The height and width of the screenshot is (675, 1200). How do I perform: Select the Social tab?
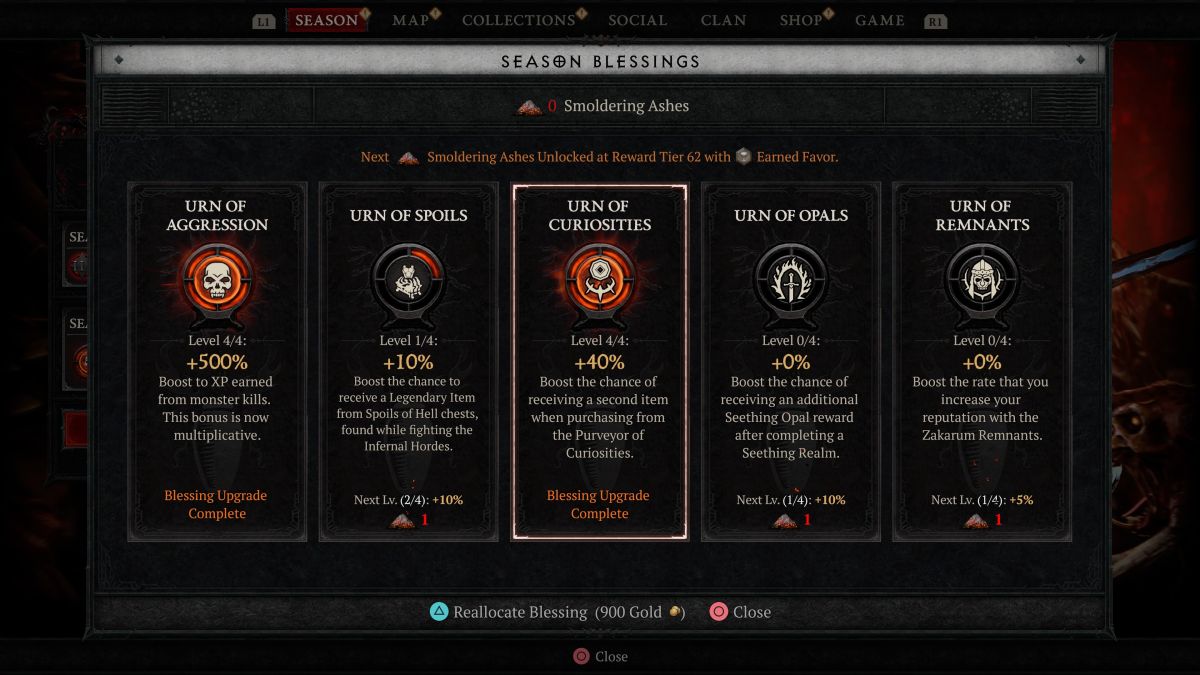637,20
